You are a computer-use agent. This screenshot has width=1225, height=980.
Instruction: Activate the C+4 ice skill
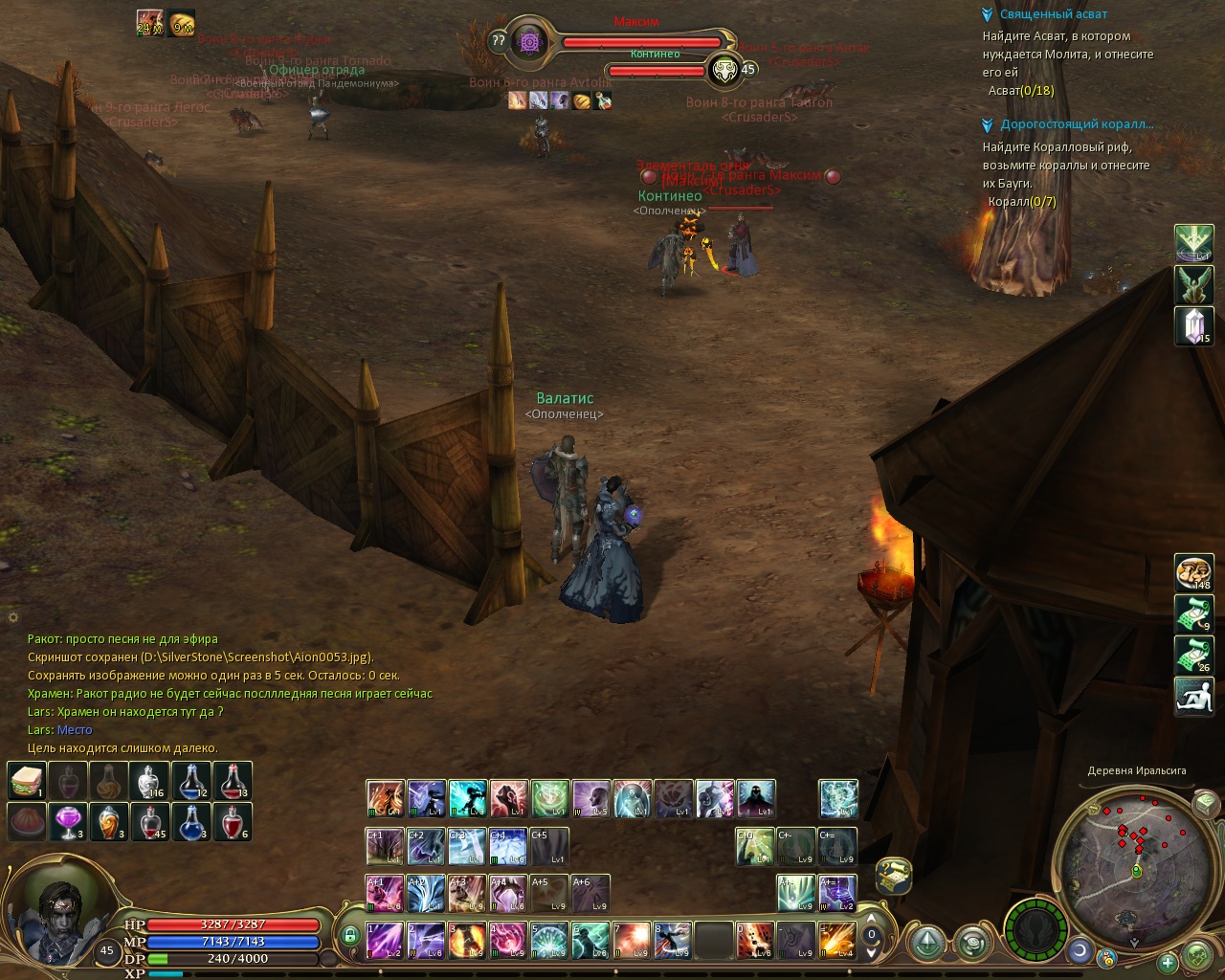click(x=507, y=847)
